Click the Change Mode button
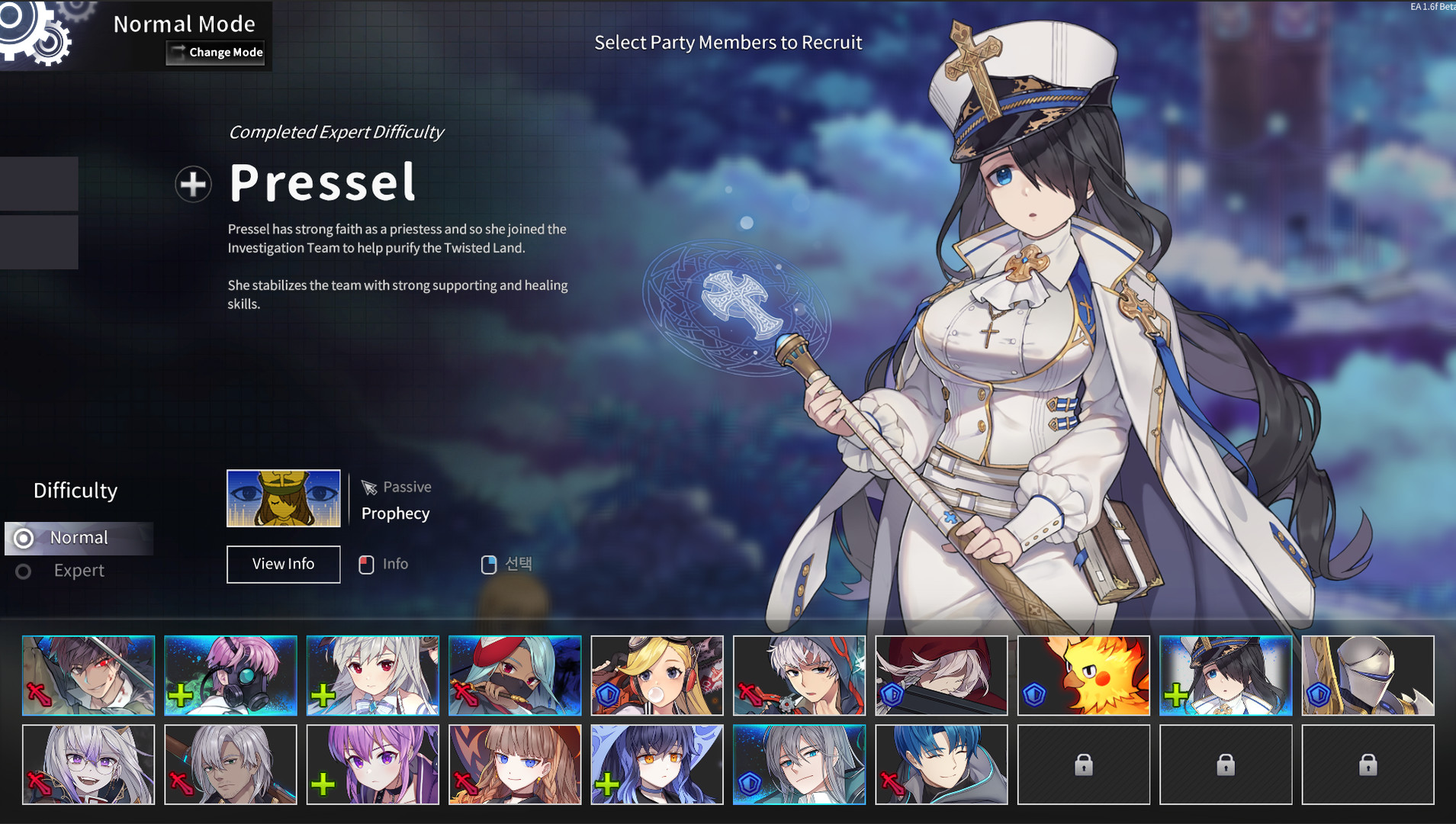This screenshot has height=824, width=1456. point(216,52)
